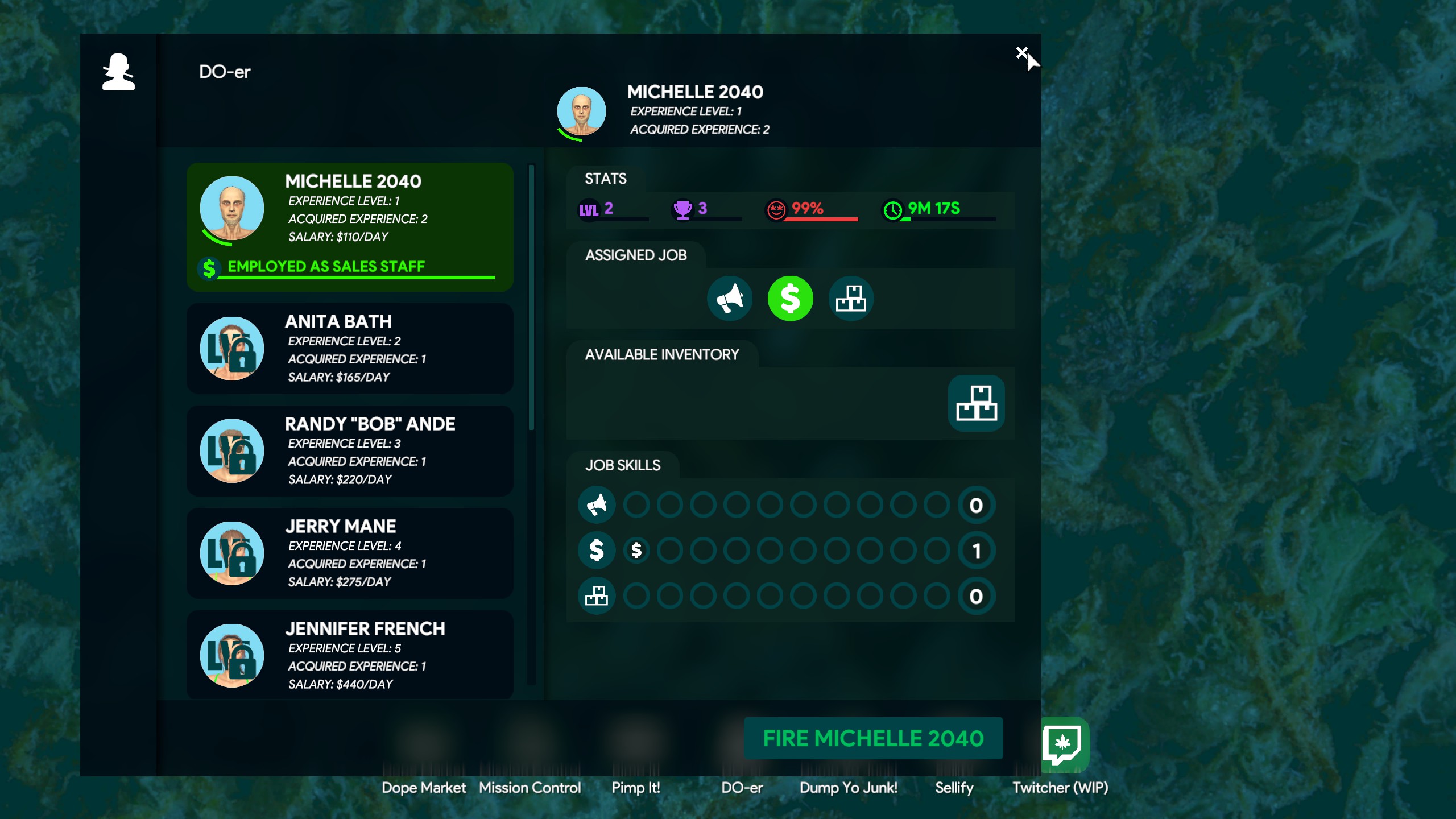Close the DO-er window
The width and height of the screenshot is (1456, 819).
[x=1021, y=53]
